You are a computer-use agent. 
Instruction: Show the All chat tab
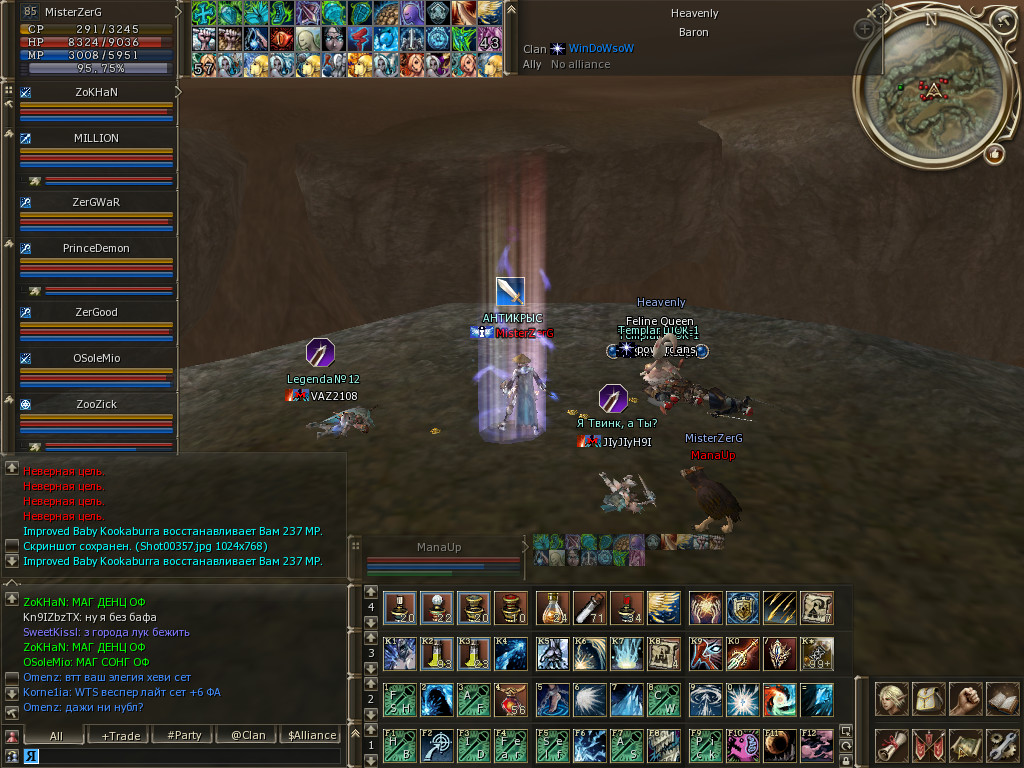tap(55, 735)
